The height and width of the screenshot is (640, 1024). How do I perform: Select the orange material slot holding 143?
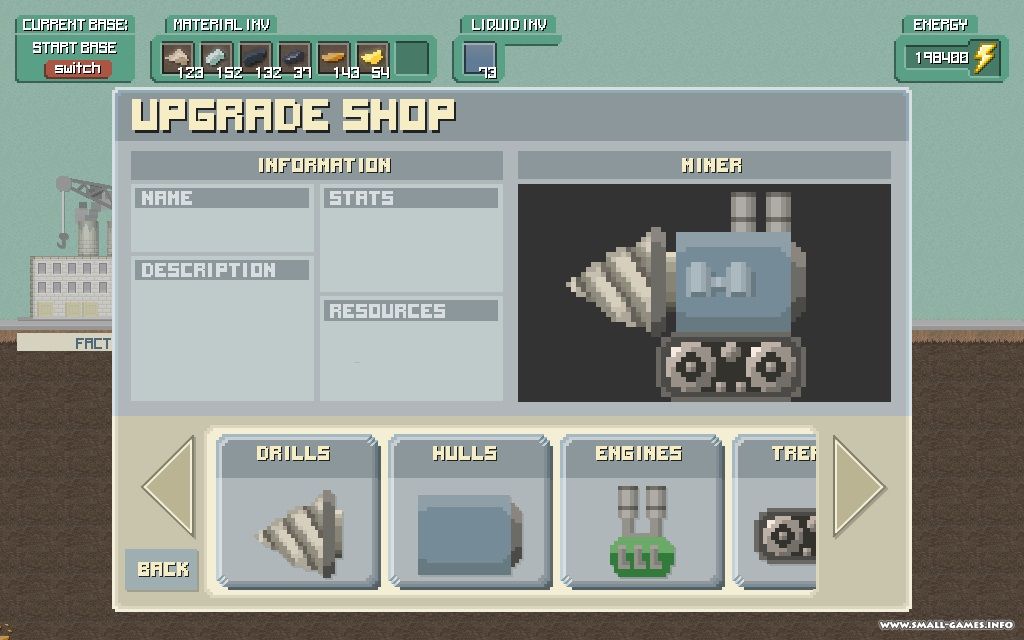click(333, 57)
